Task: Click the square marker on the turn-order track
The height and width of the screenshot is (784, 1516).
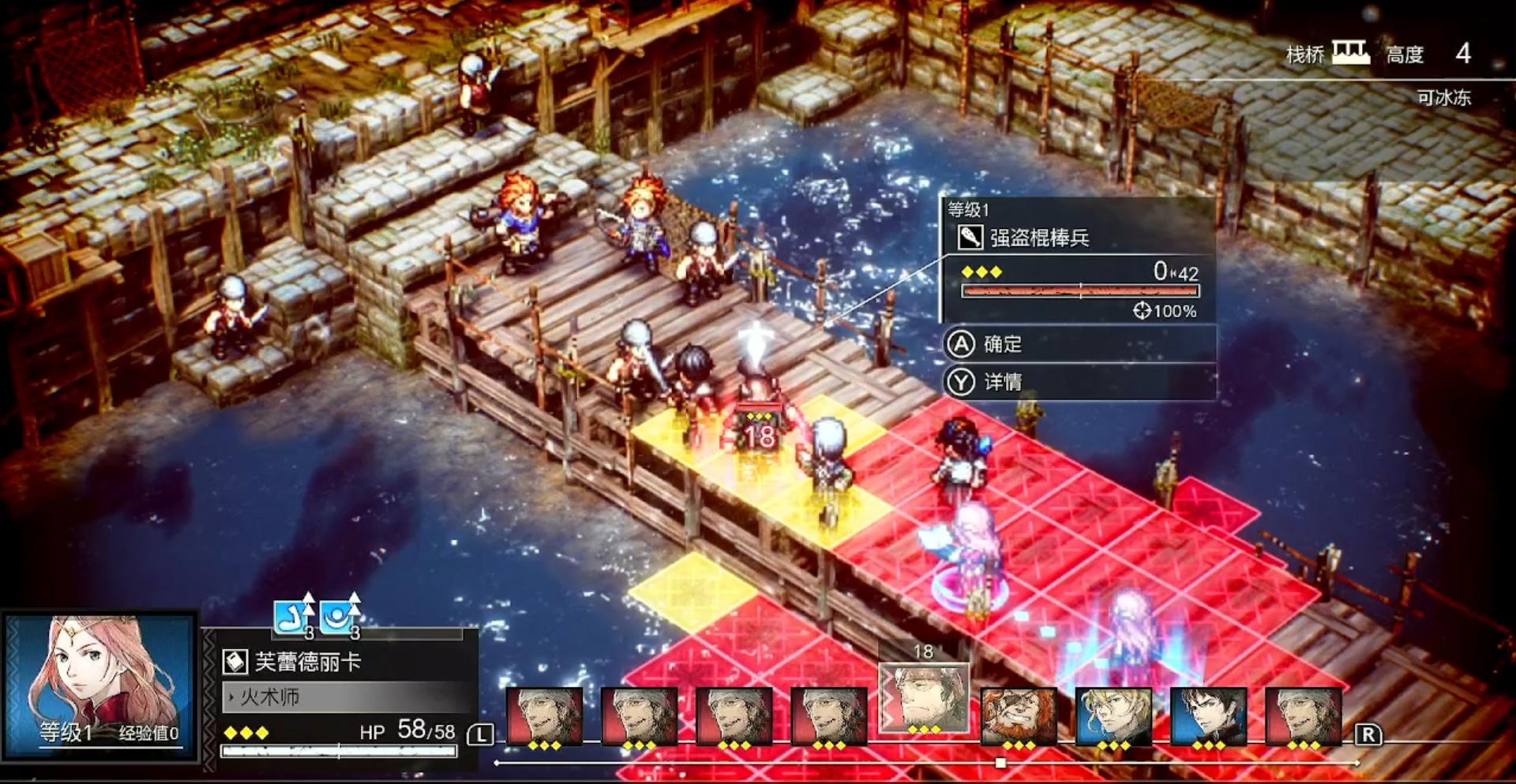Action: [1000, 763]
